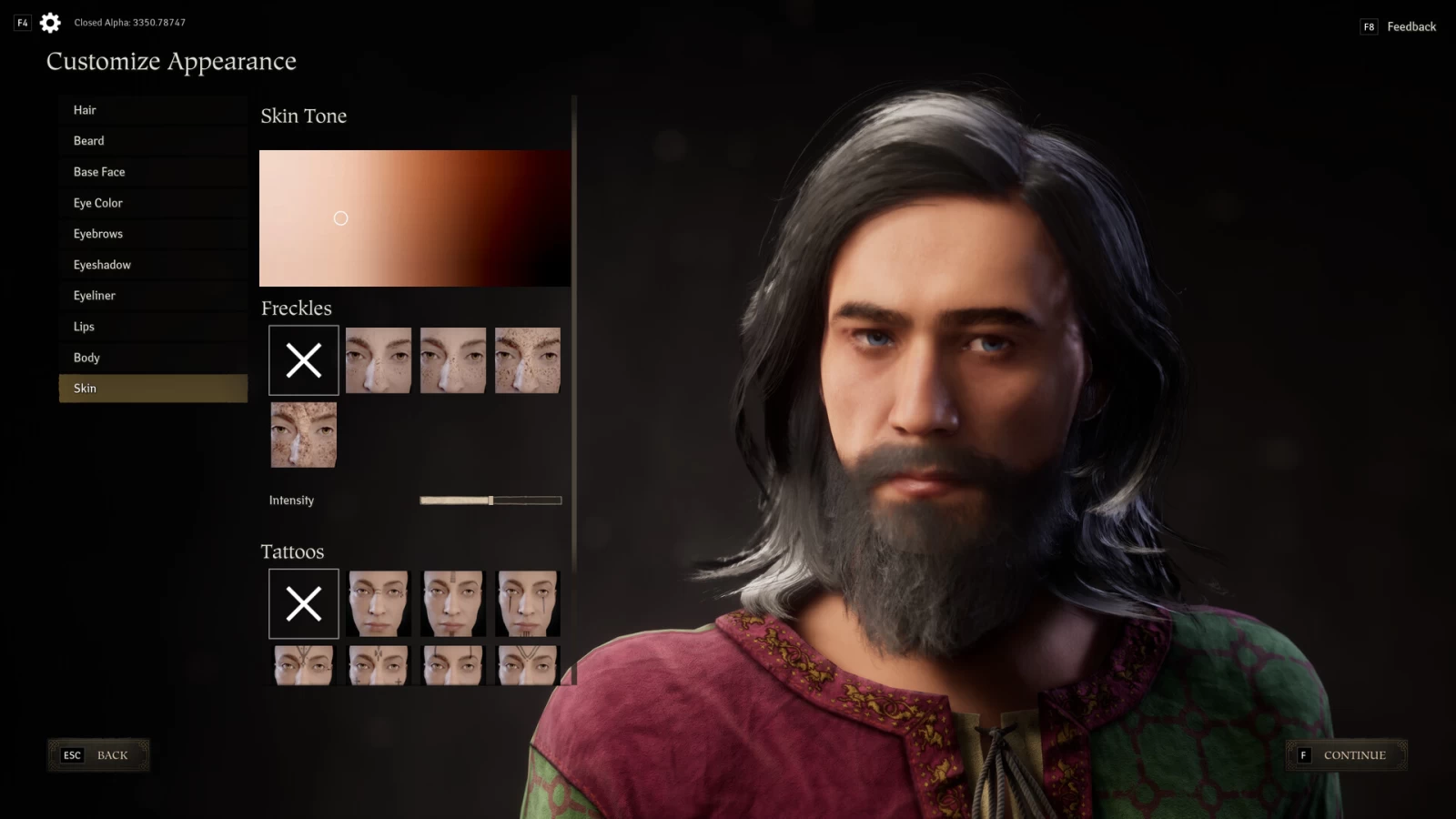
Task: Select the no-tattoo X option
Action: [304, 603]
